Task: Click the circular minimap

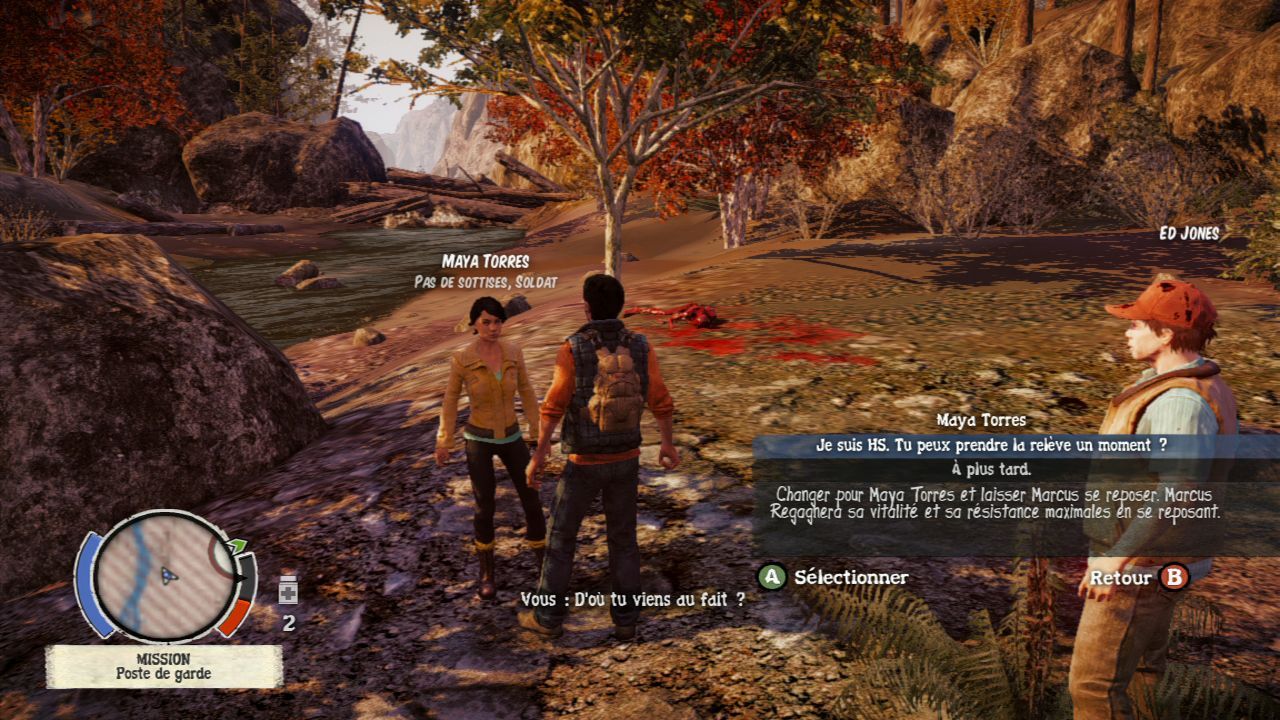Action: coord(167,575)
